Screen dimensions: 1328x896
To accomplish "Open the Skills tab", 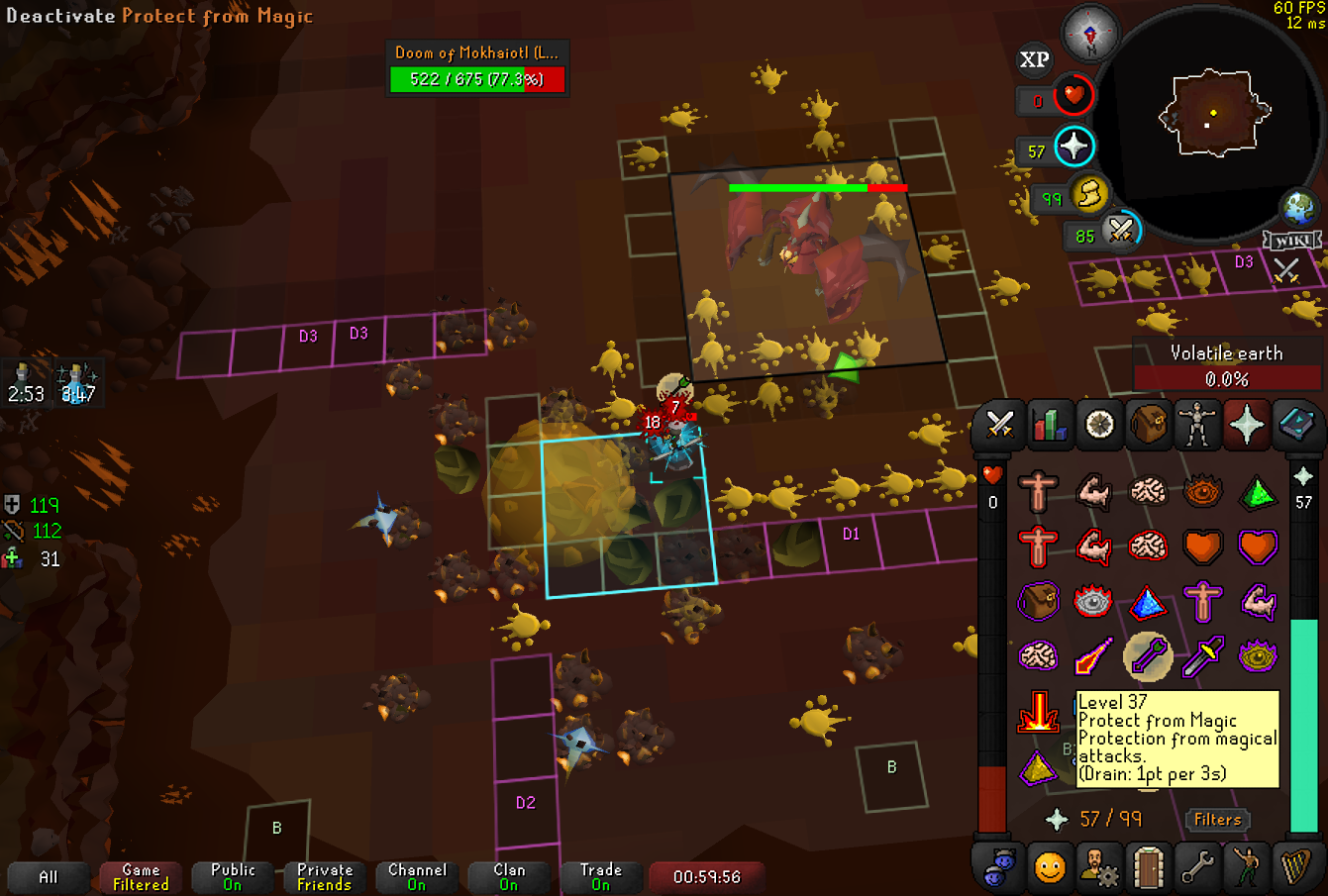I will (x=1049, y=426).
